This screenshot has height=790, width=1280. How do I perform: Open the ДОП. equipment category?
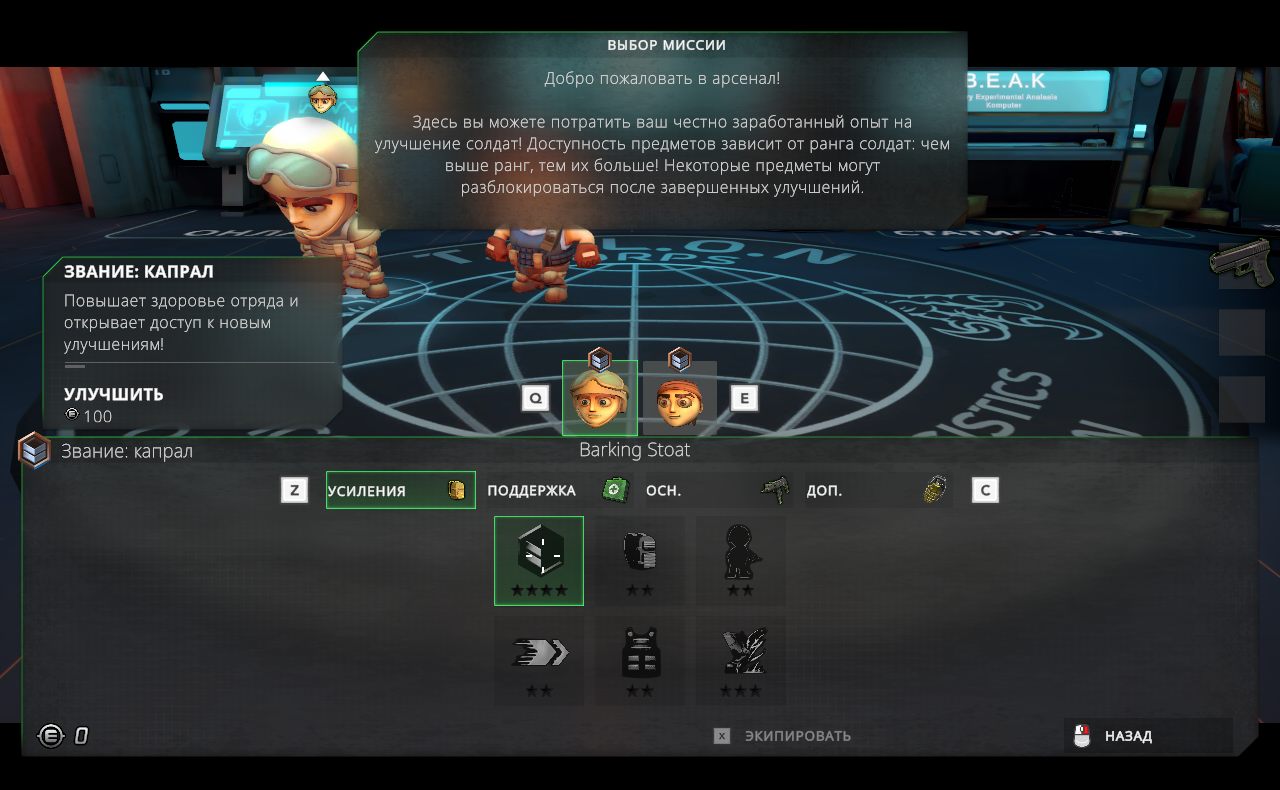click(825, 490)
